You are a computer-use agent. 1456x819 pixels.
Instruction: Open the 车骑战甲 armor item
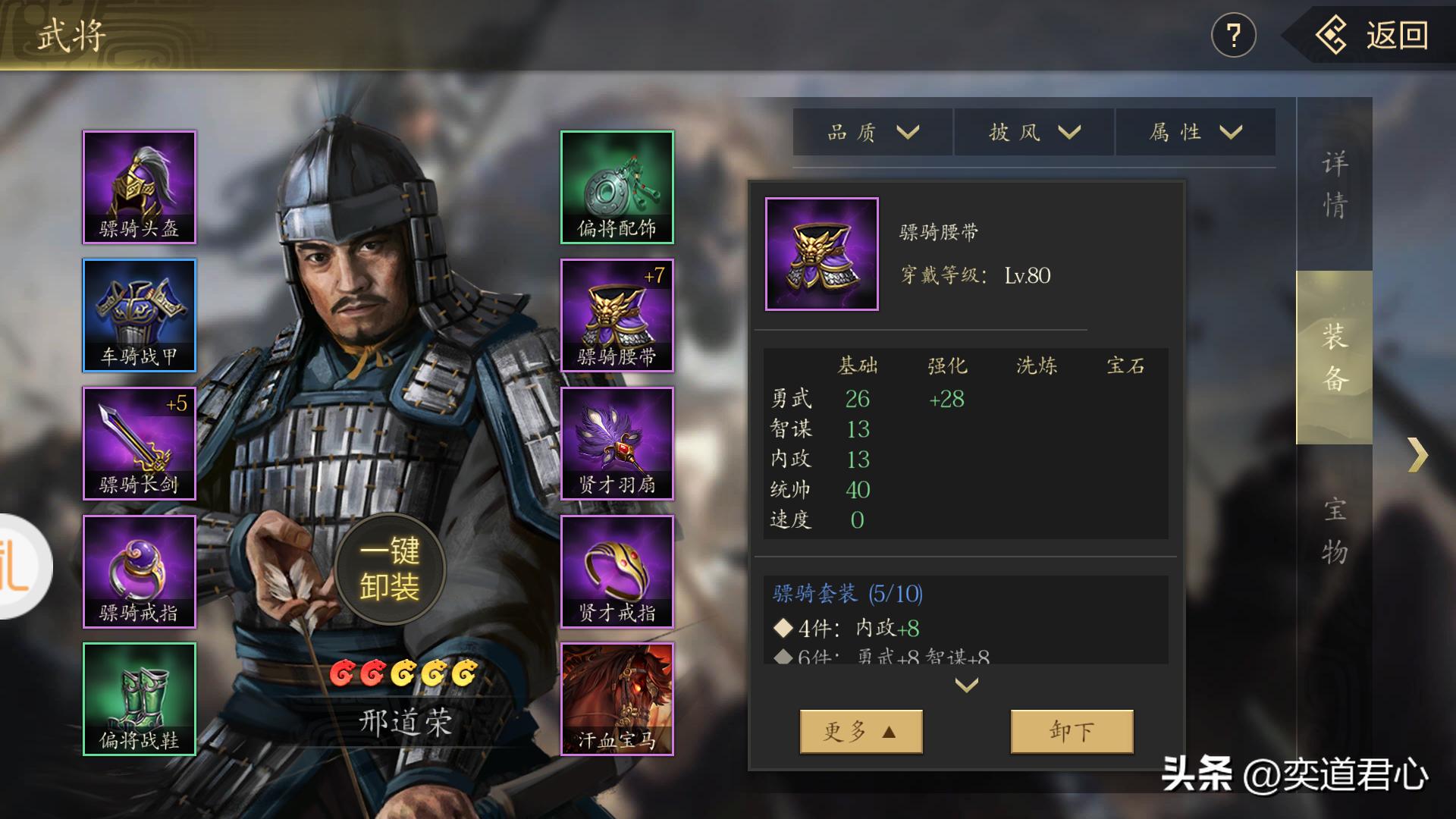[139, 315]
